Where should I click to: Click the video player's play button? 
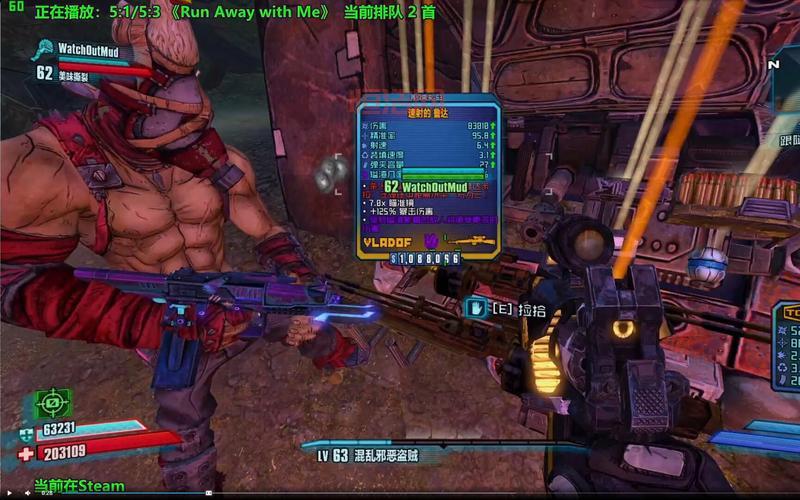pyautogui.click(x=8, y=493)
